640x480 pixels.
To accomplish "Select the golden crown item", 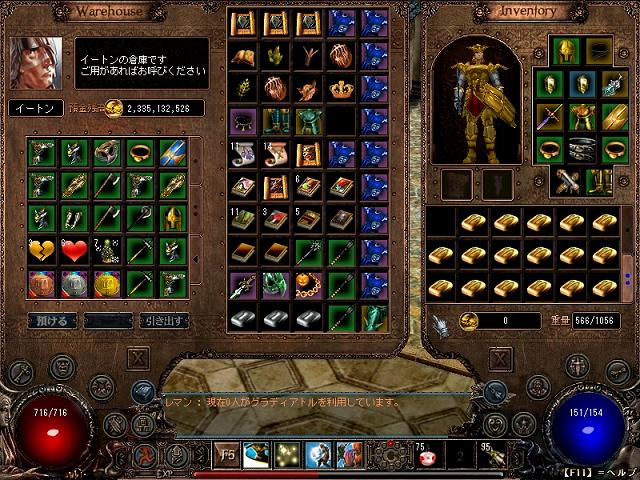I will point(342,88).
